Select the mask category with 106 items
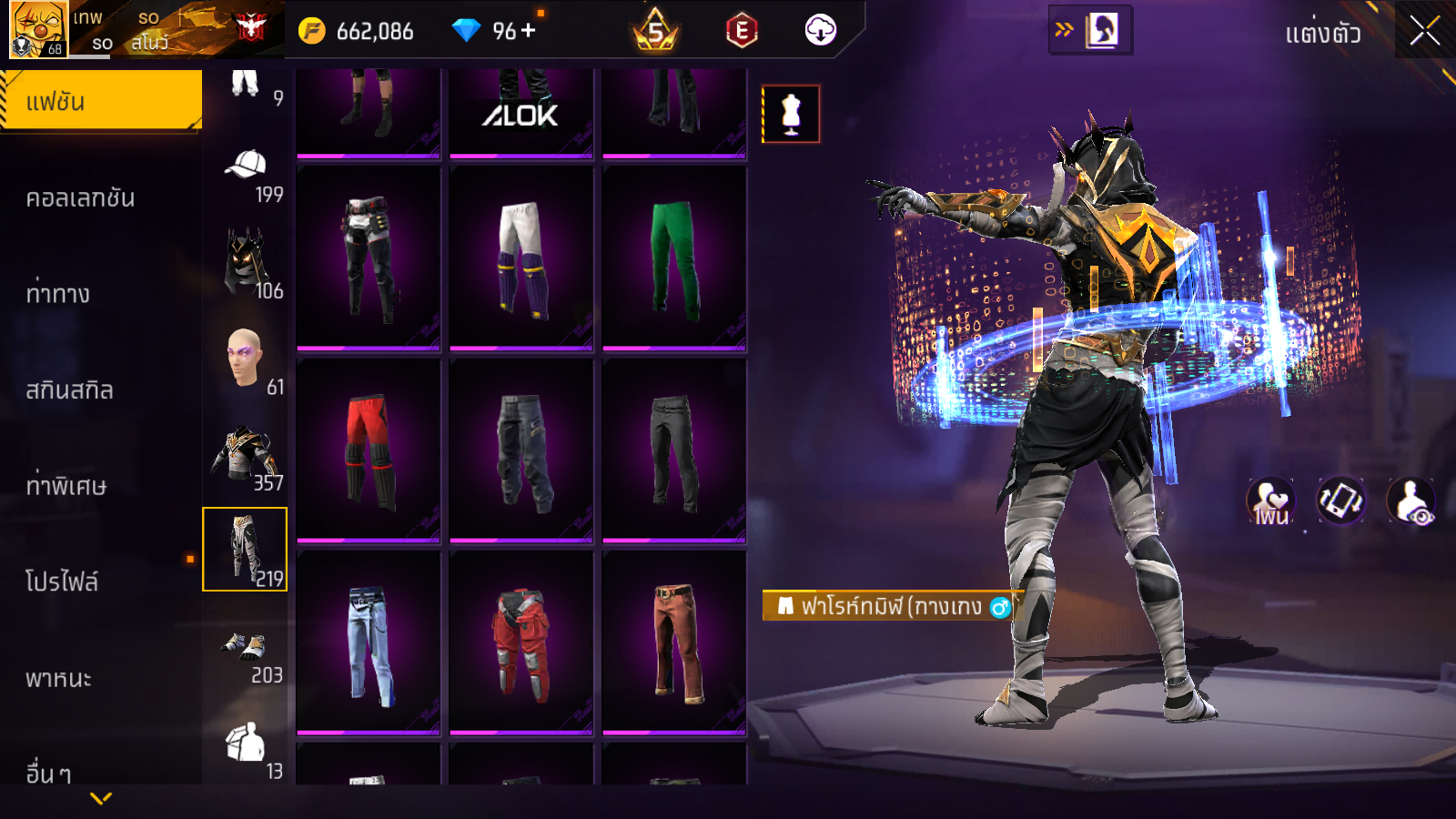The height and width of the screenshot is (819, 1456). (246, 264)
